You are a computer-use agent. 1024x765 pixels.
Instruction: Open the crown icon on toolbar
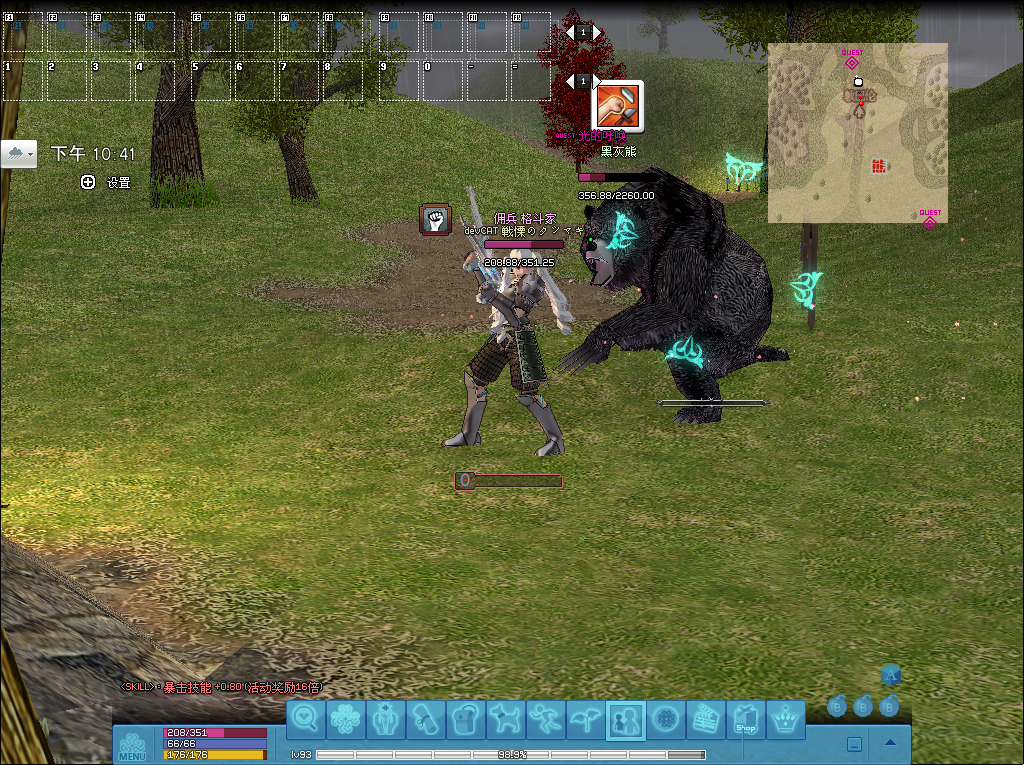pos(787,718)
